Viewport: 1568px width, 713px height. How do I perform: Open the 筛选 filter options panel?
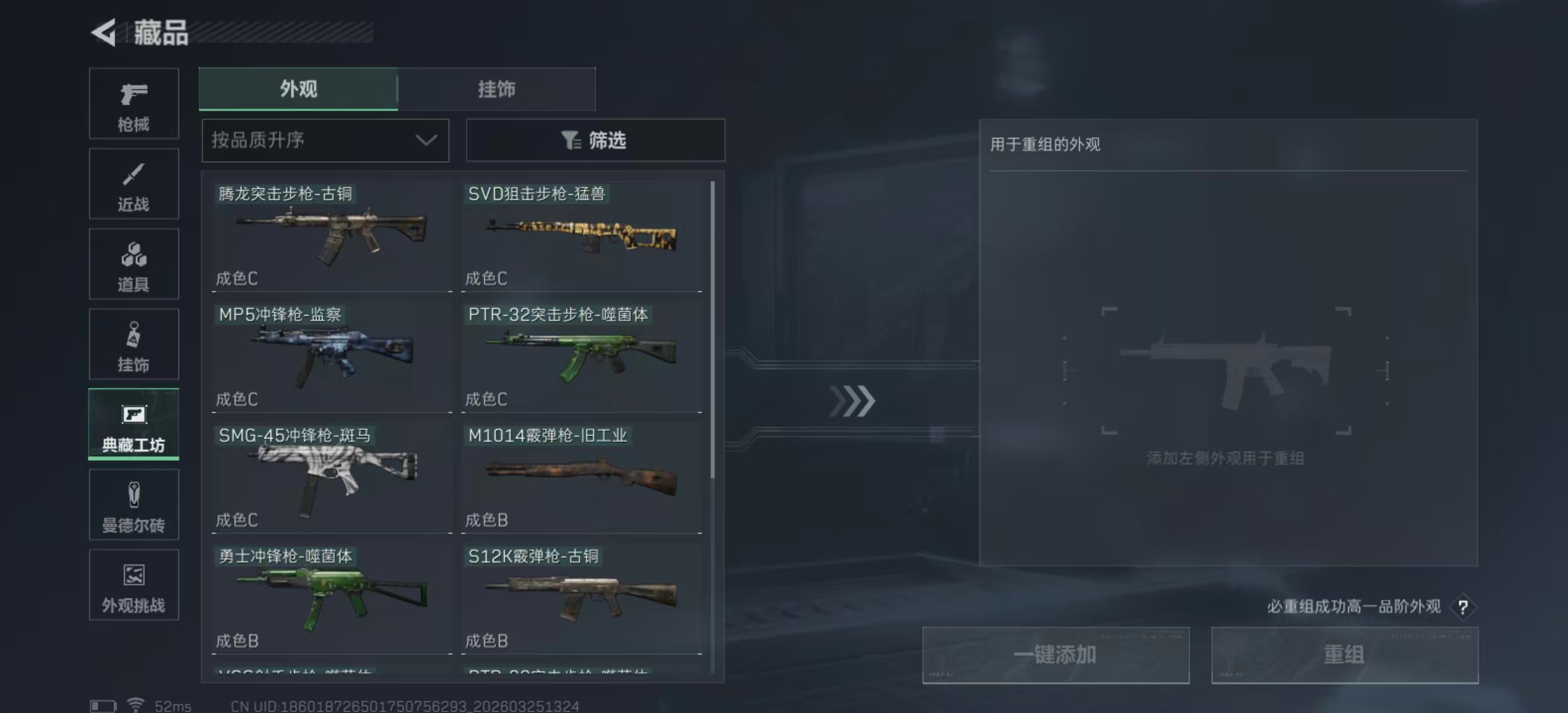595,140
